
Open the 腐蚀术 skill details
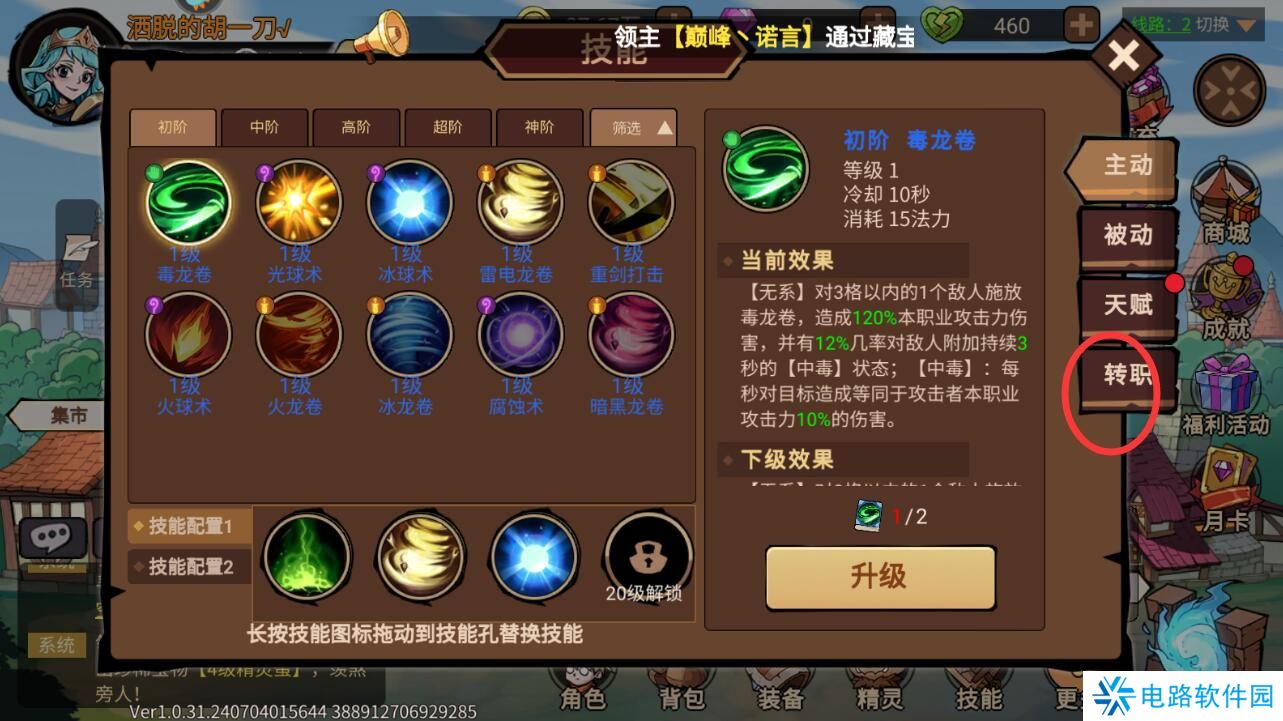pyautogui.click(x=519, y=336)
